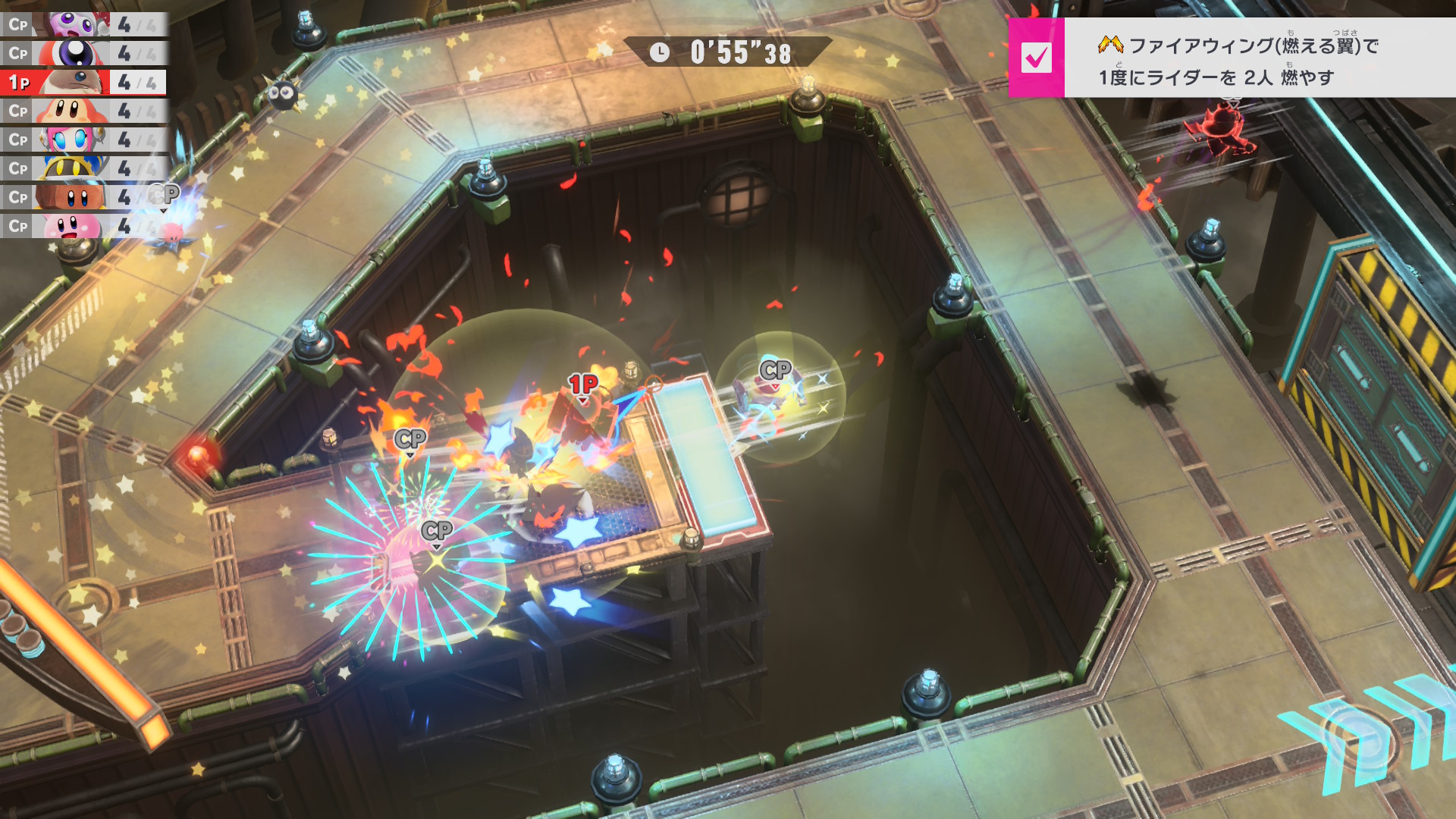Screen dimensions: 1456x819
Task: Select the Marx row in the rider list
Action: click(x=83, y=24)
